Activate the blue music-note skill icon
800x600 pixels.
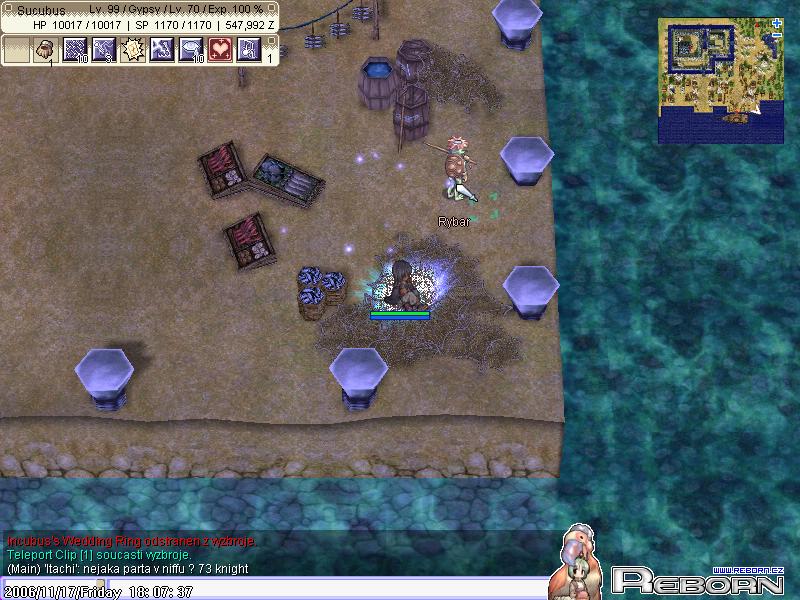[249, 49]
